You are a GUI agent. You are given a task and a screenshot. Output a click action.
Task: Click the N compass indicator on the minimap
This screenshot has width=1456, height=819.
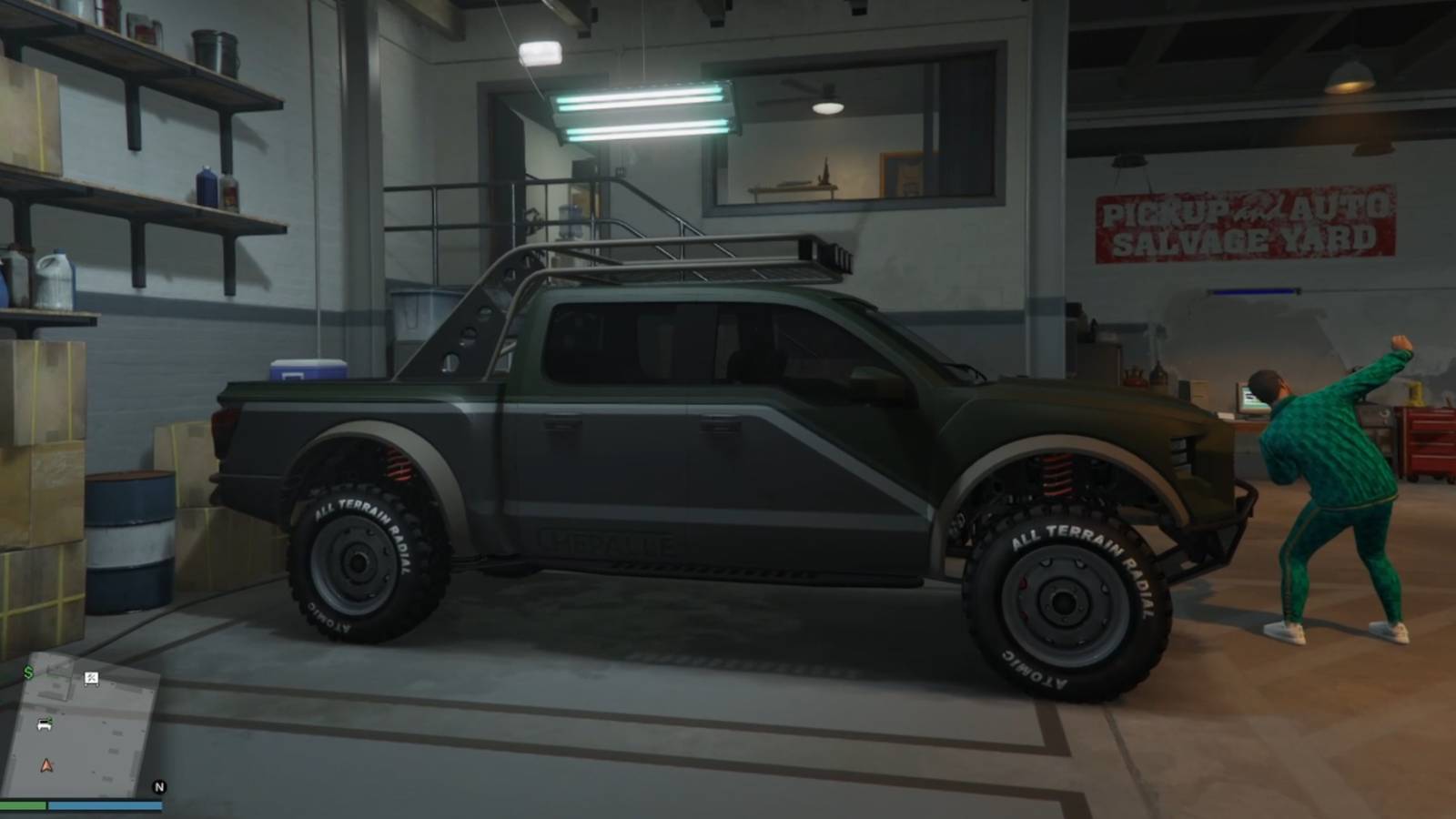(x=160, y=788)
